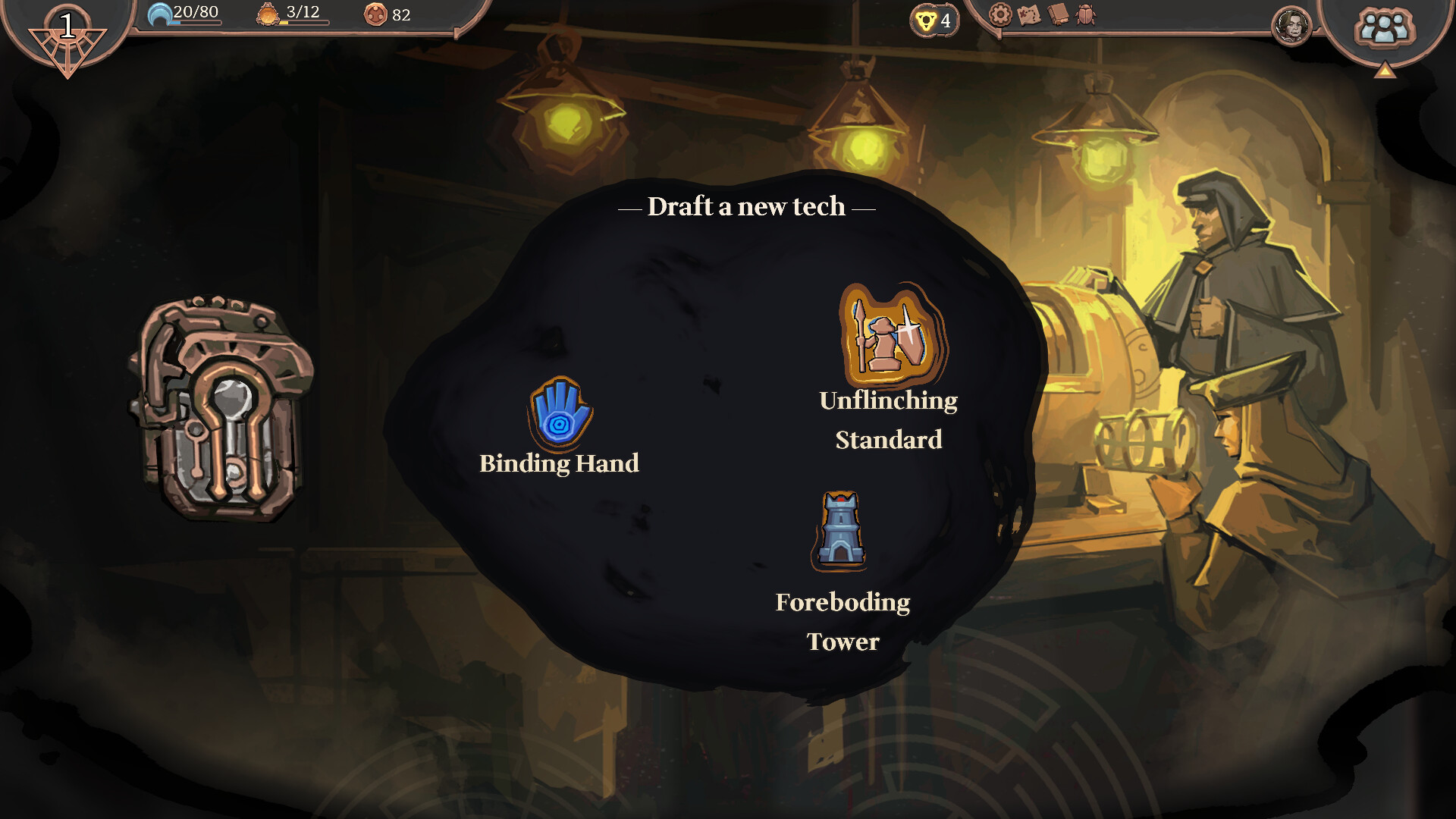The height and width of the screenshot is (819, 1456).
Task: Open the encyclopedia book
Action: click(x=1059, y=14)
